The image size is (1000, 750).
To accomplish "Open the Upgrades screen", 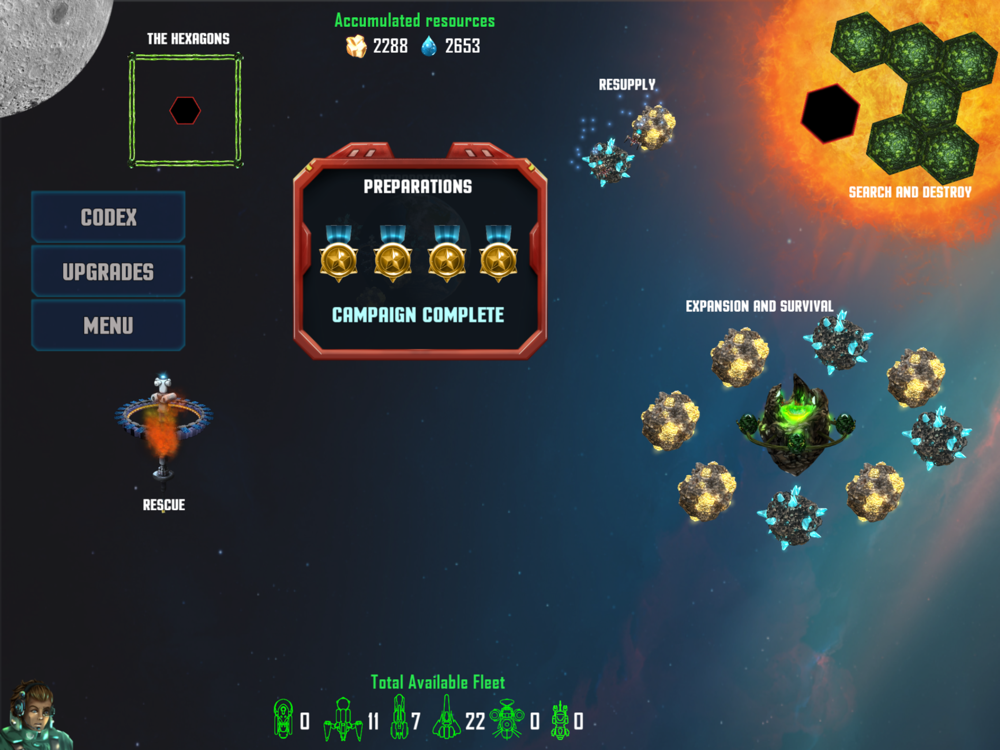I will pos(108,271).
